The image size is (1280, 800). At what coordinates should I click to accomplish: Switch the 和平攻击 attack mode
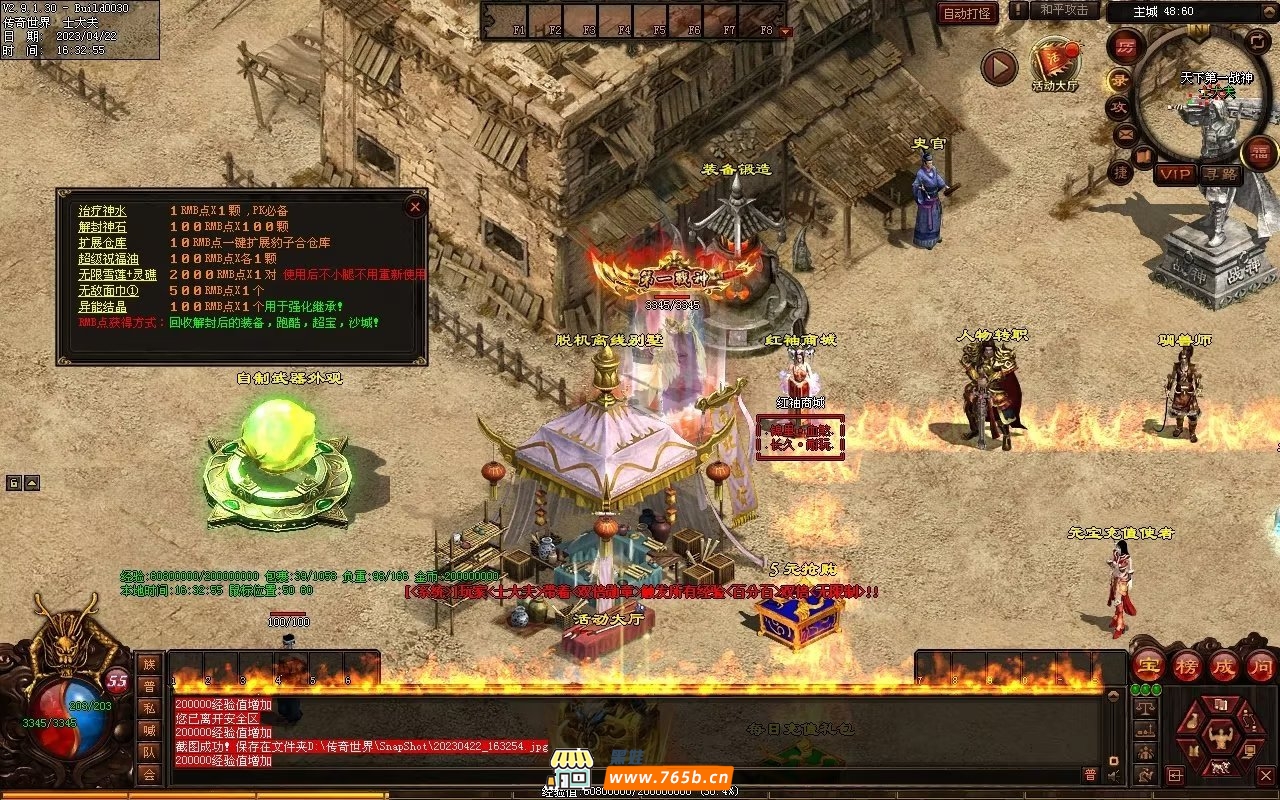(1063, 10)
